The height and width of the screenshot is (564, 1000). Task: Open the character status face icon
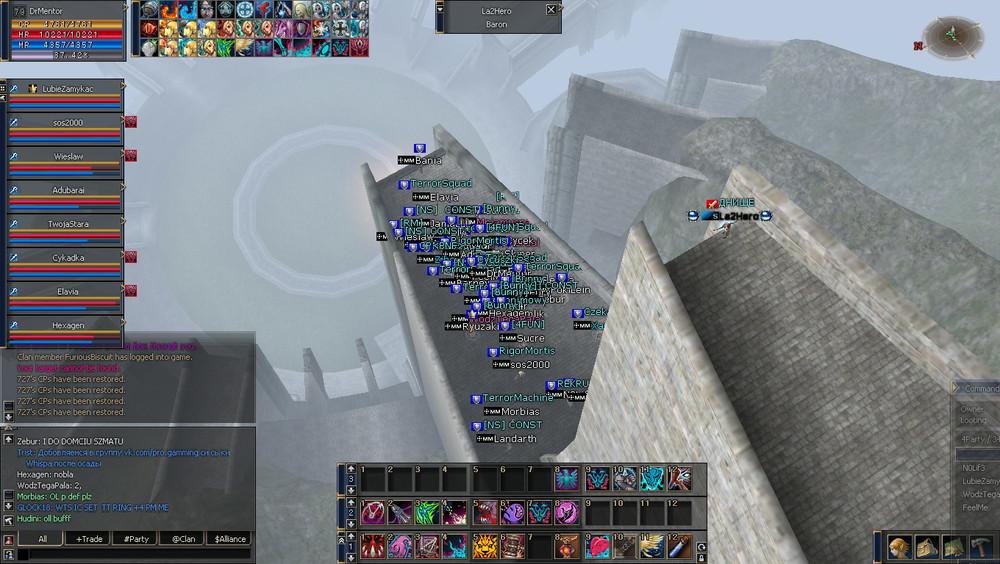[x=899, y=548]
